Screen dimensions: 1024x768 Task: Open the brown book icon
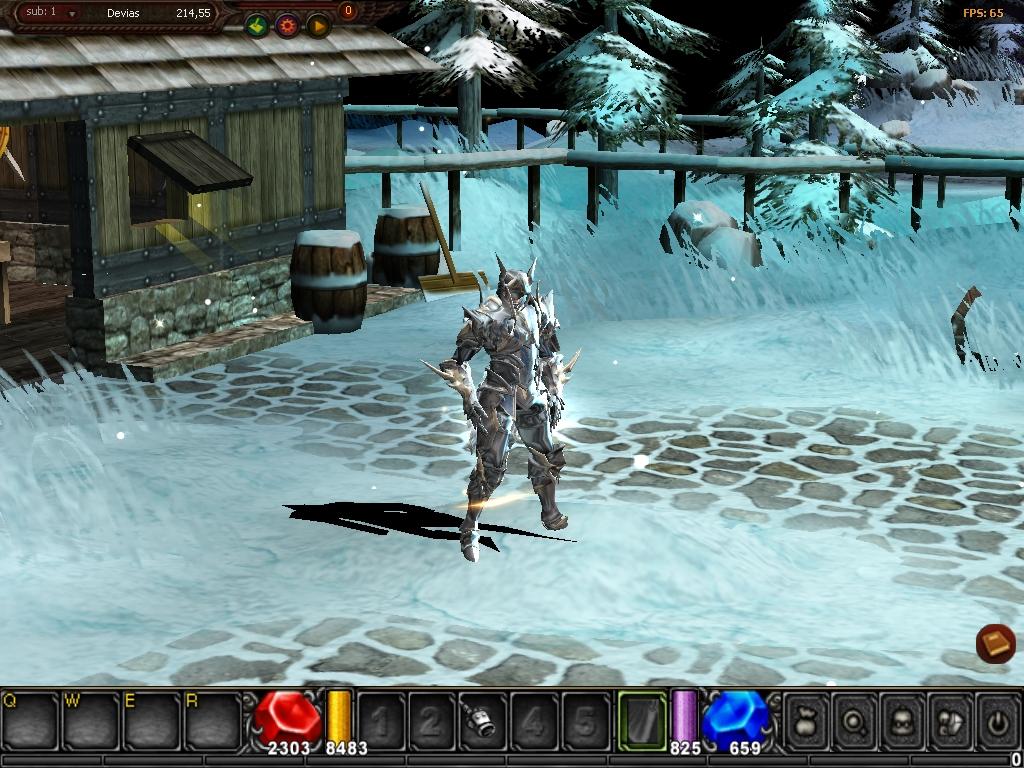[x=995, y=642]
